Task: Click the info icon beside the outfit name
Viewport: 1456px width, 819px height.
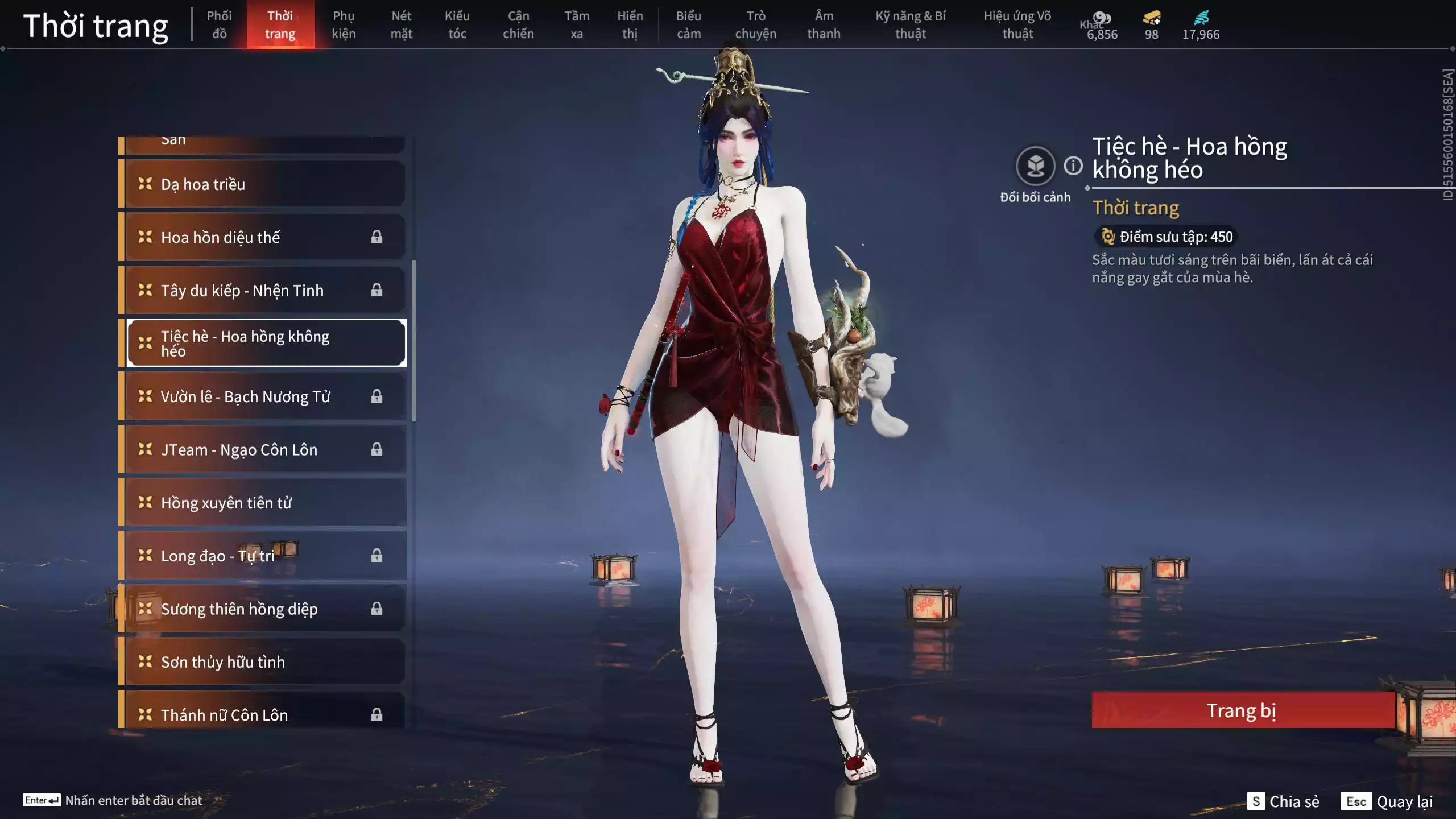Action: pyautogui.click(x=1073, y=166)
